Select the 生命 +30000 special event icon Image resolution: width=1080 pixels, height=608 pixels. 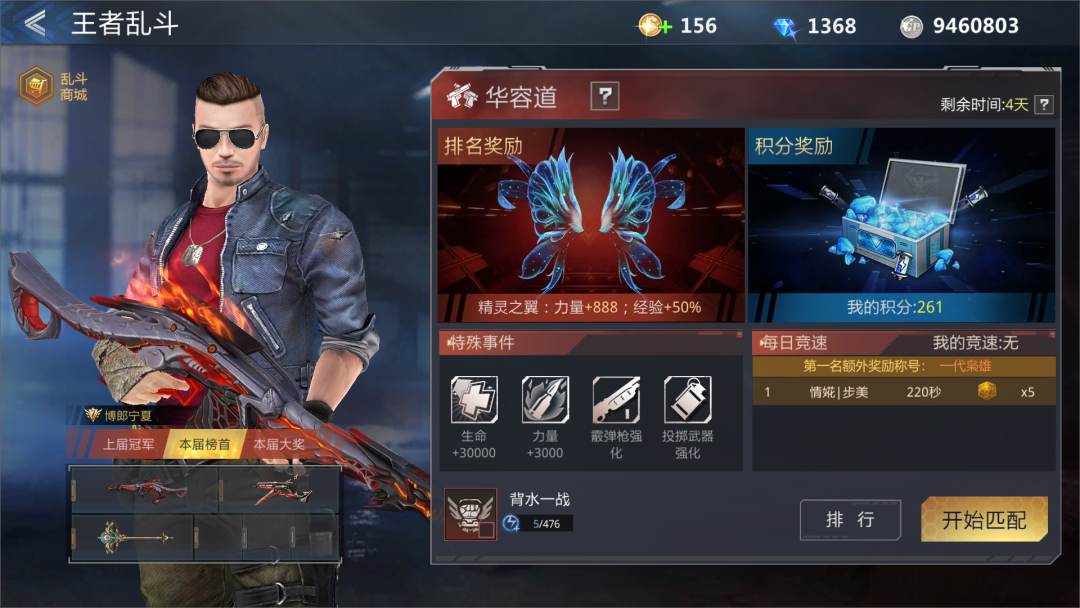[x=474, y=400]
